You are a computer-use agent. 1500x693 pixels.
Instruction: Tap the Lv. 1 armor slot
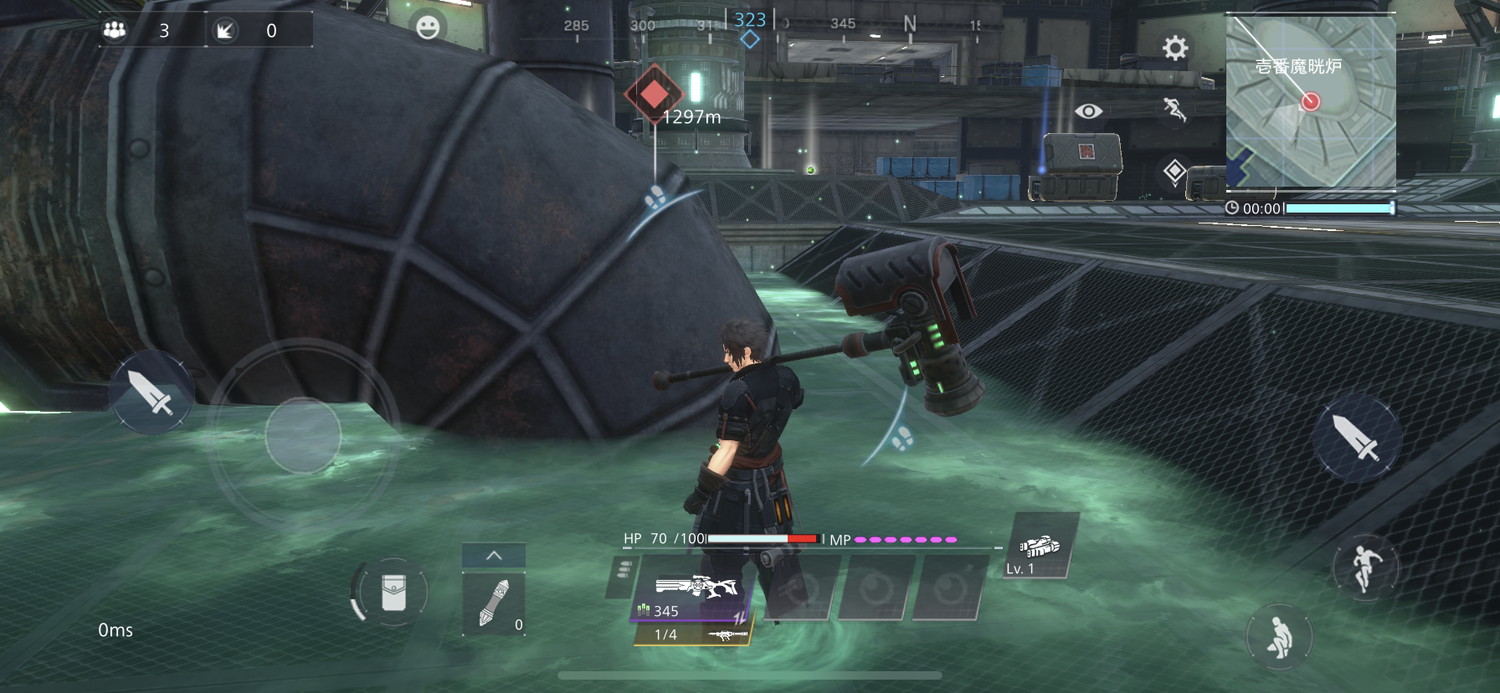point(1040,547)
